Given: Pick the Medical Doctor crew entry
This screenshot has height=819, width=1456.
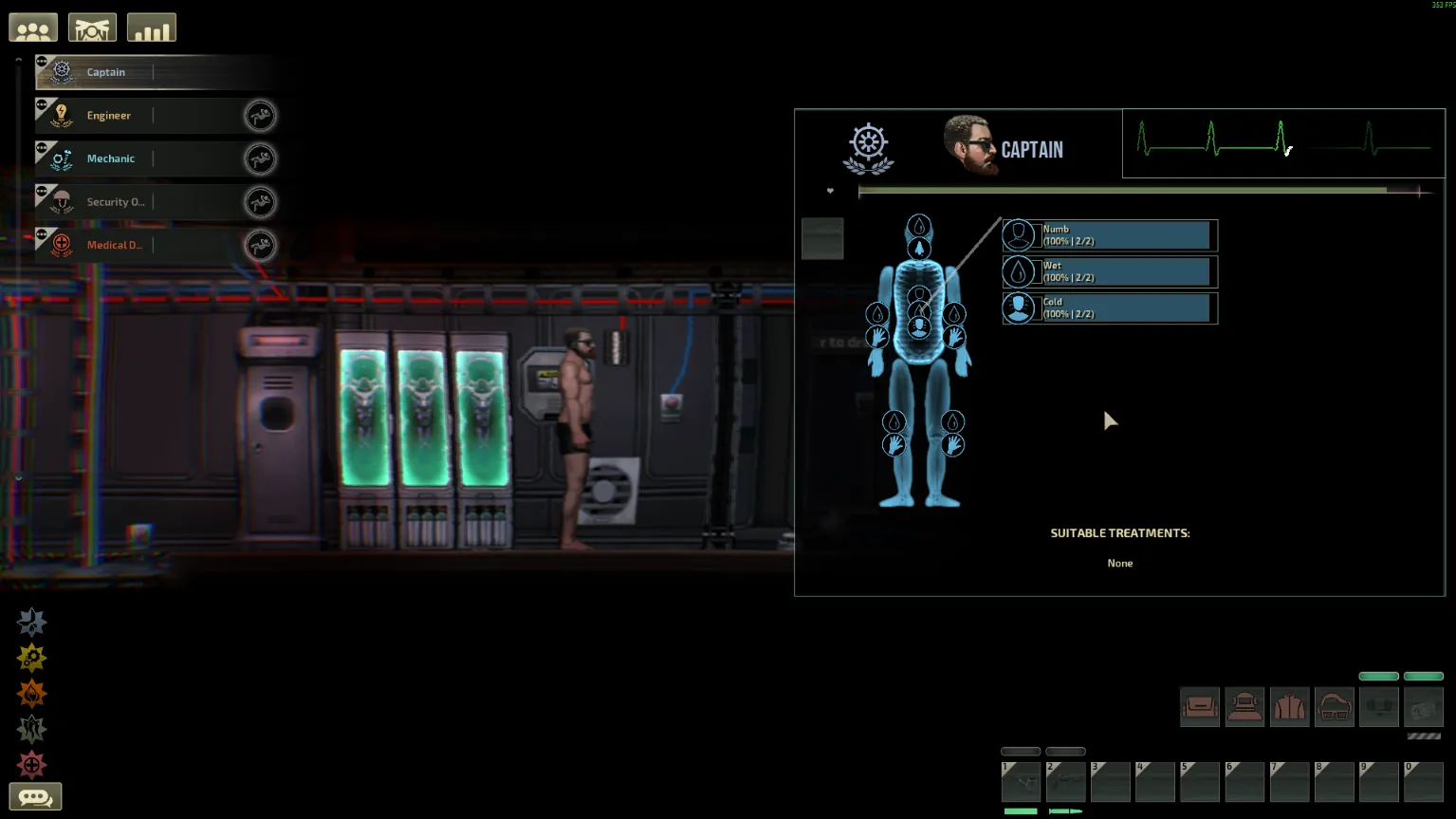Looking at the screenshot, I should pos(114,245).
